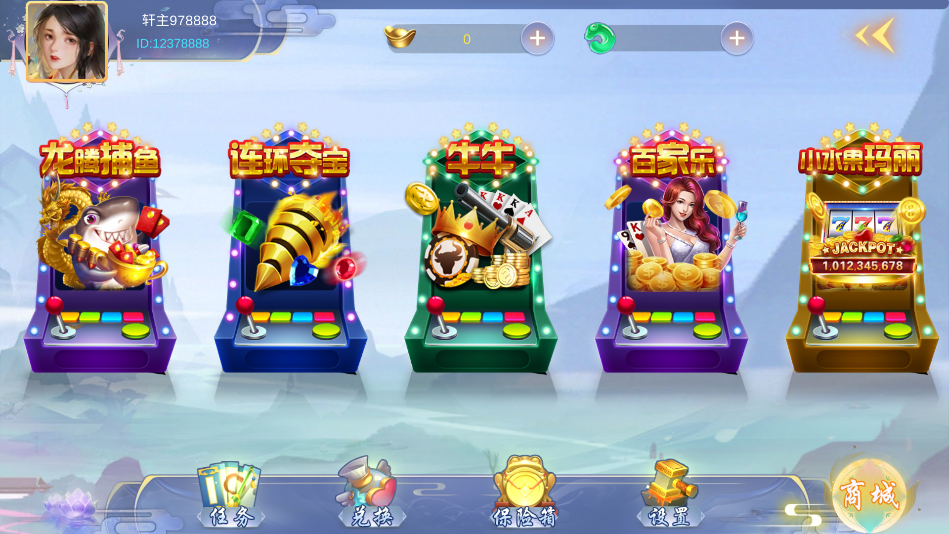Click the golden double-arrow back button
This screenshot has width=949, height=534.
tap(873, 36)
